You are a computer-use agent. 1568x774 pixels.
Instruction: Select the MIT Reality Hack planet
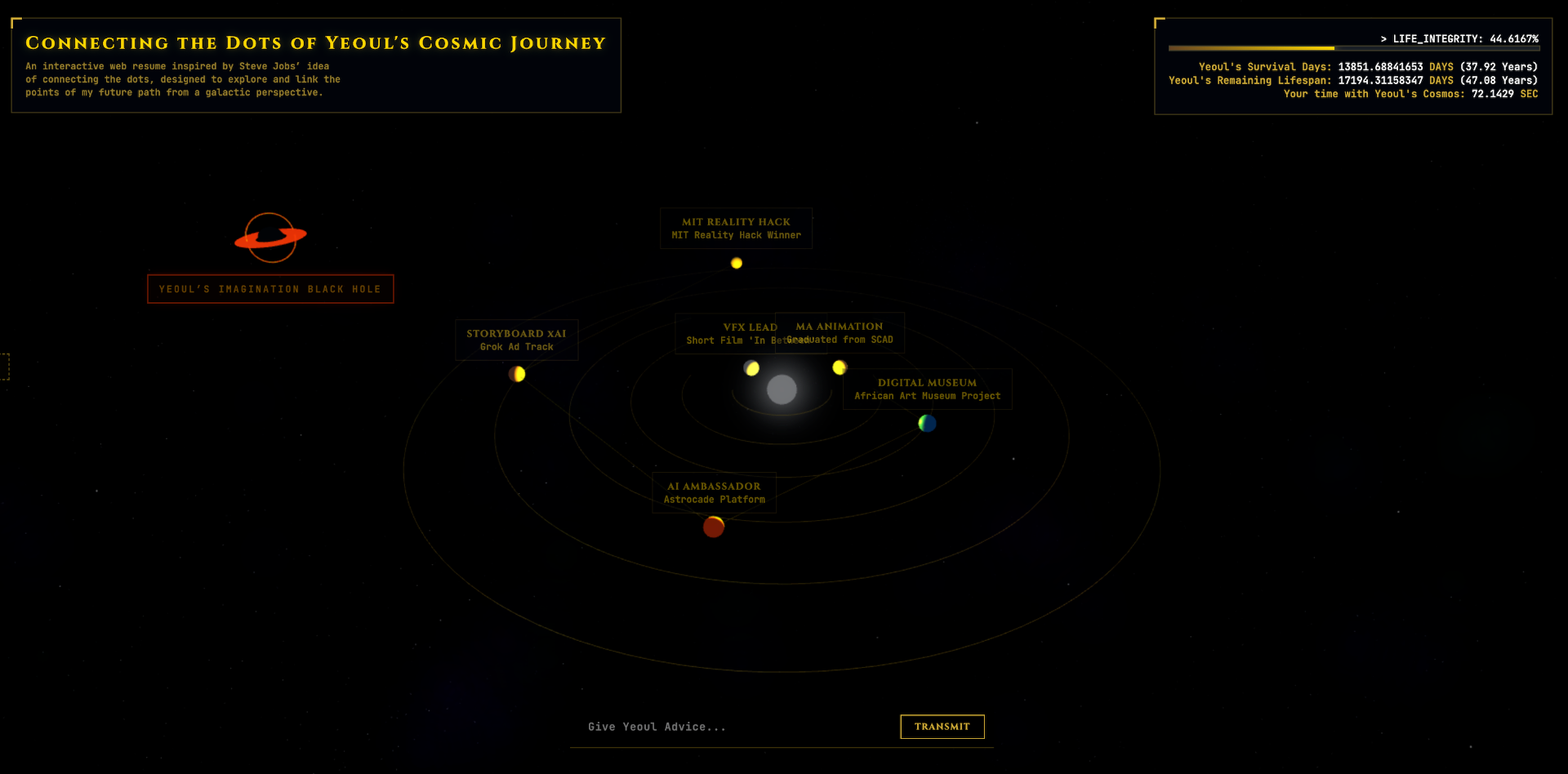point(736,263)
